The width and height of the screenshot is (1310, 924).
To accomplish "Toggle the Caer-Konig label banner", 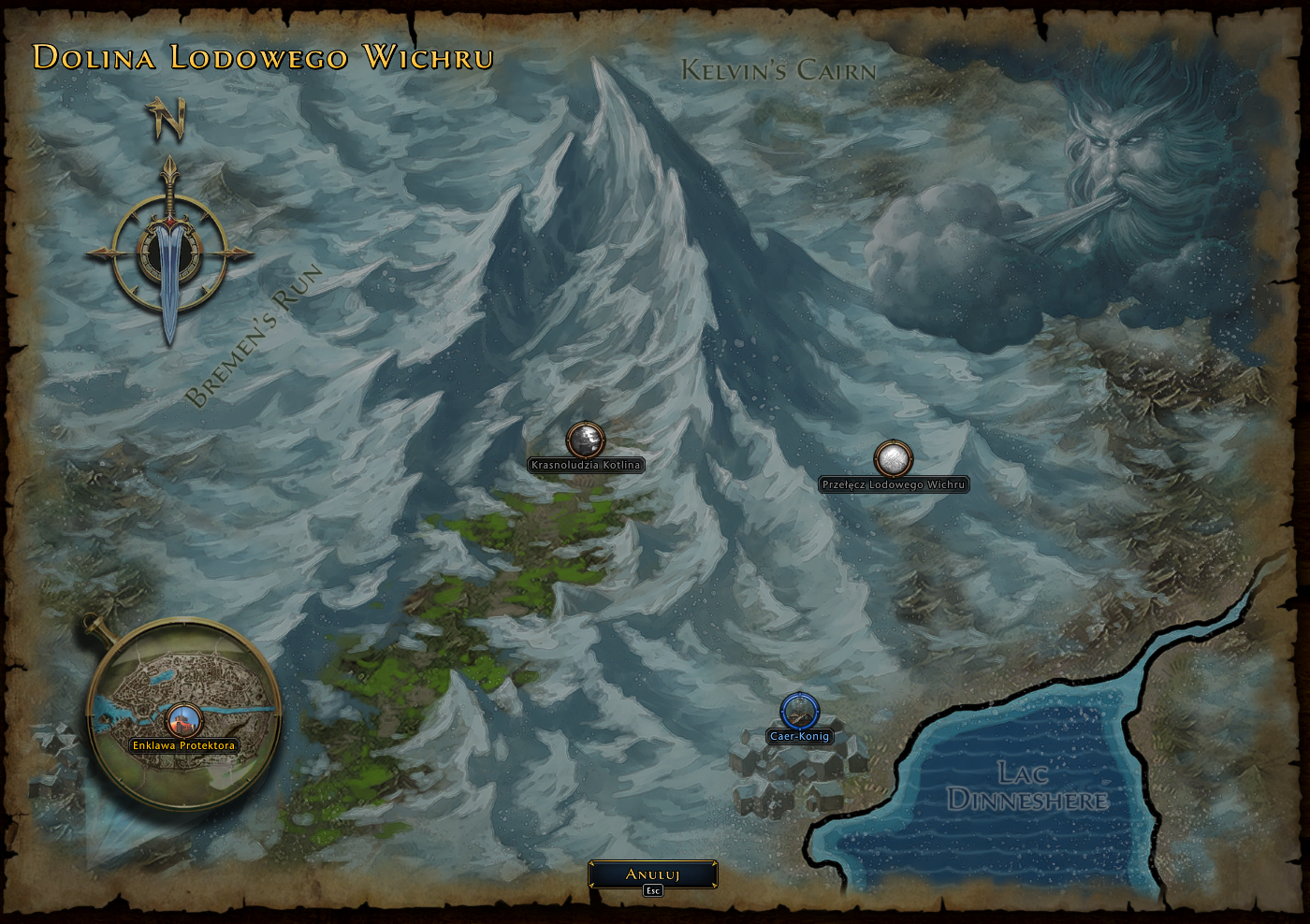I will 799,736.
